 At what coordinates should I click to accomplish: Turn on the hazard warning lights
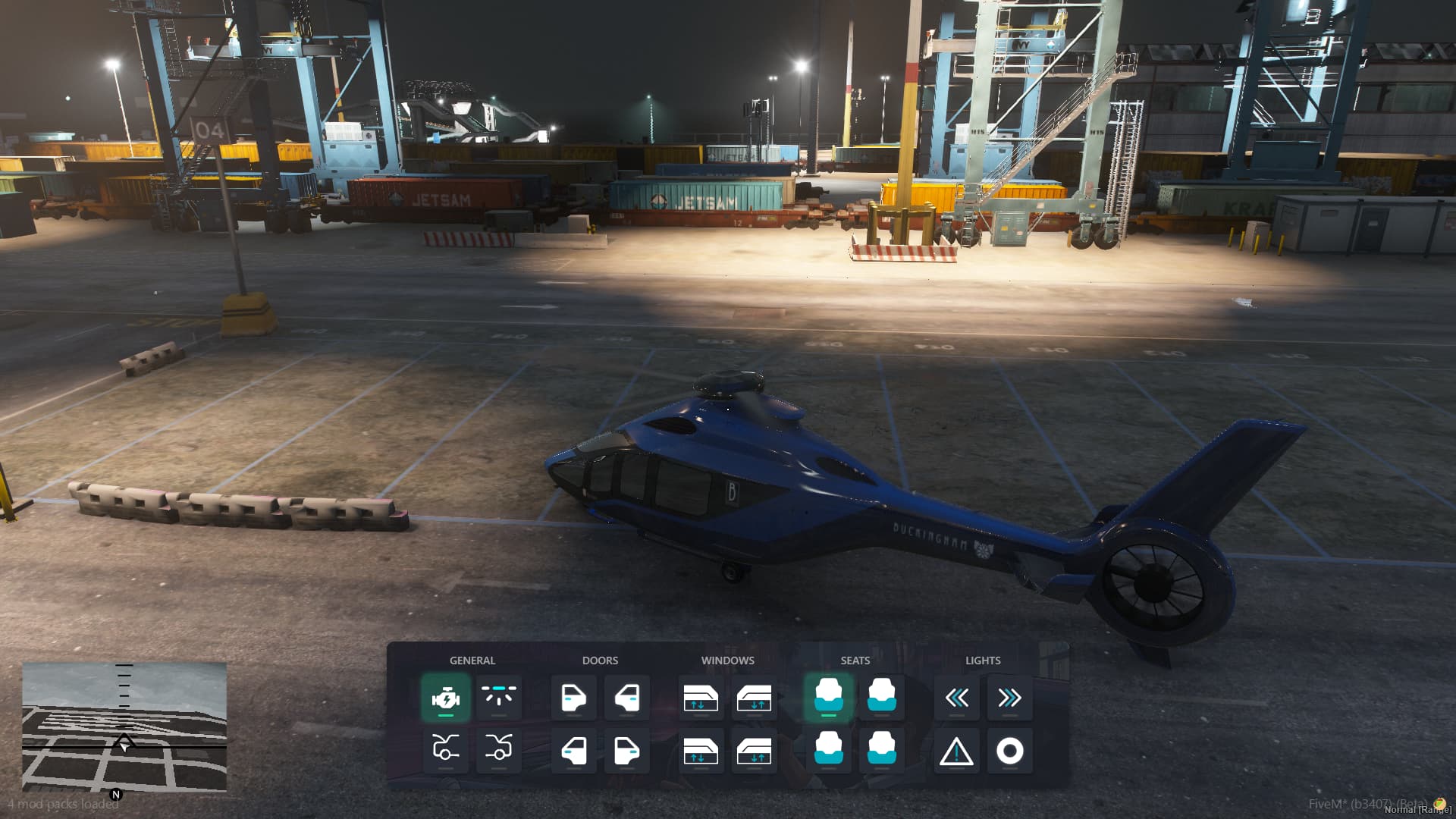click(956, 752)
